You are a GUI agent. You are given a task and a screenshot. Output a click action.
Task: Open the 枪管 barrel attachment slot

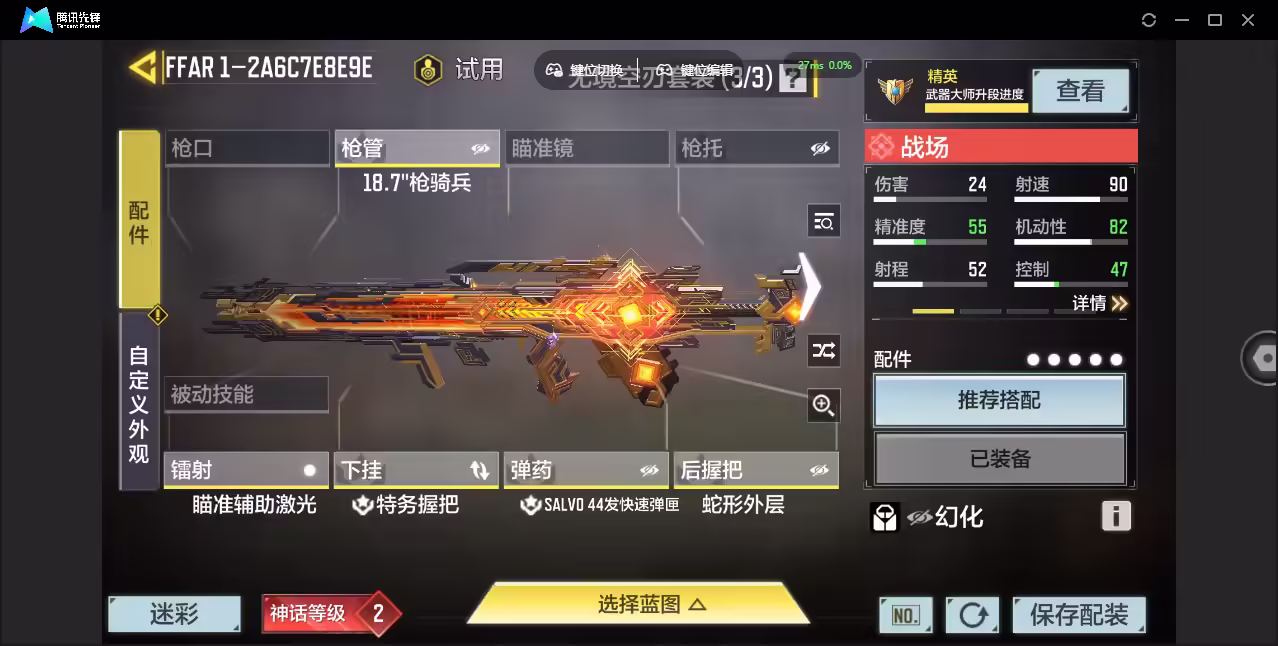(417, 148)
